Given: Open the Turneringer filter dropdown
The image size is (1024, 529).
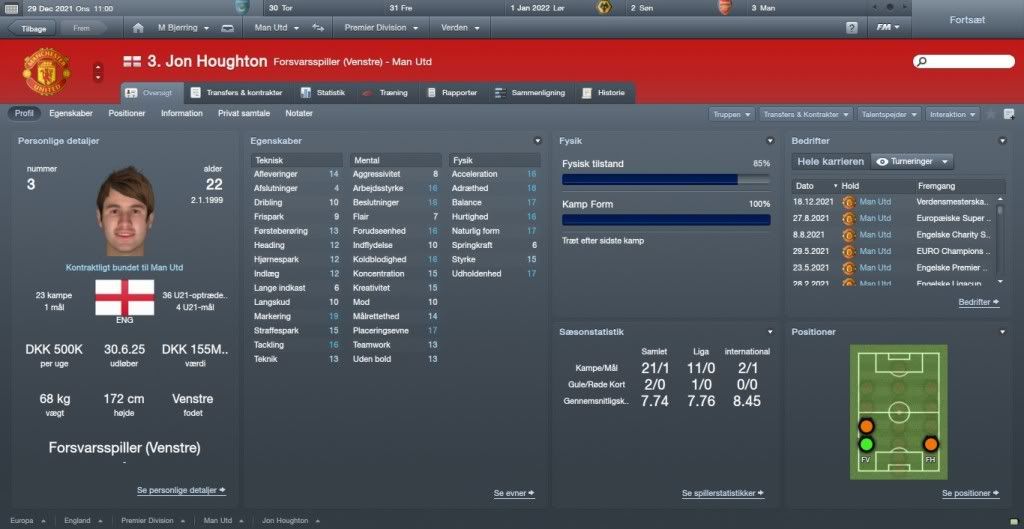Looking at the screenshot, I should (911, 161).
